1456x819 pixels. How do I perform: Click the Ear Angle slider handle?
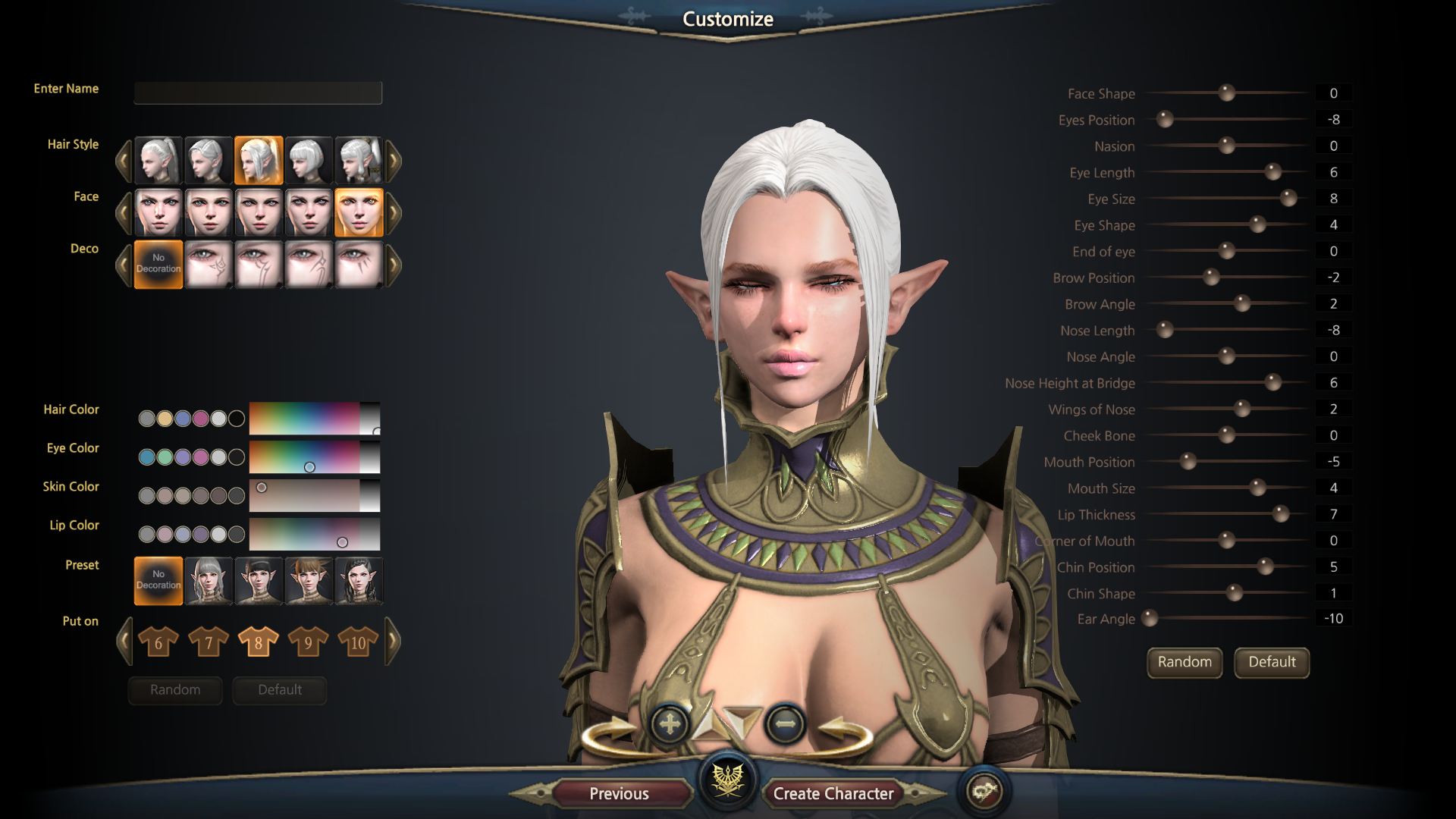(1150, 619)
